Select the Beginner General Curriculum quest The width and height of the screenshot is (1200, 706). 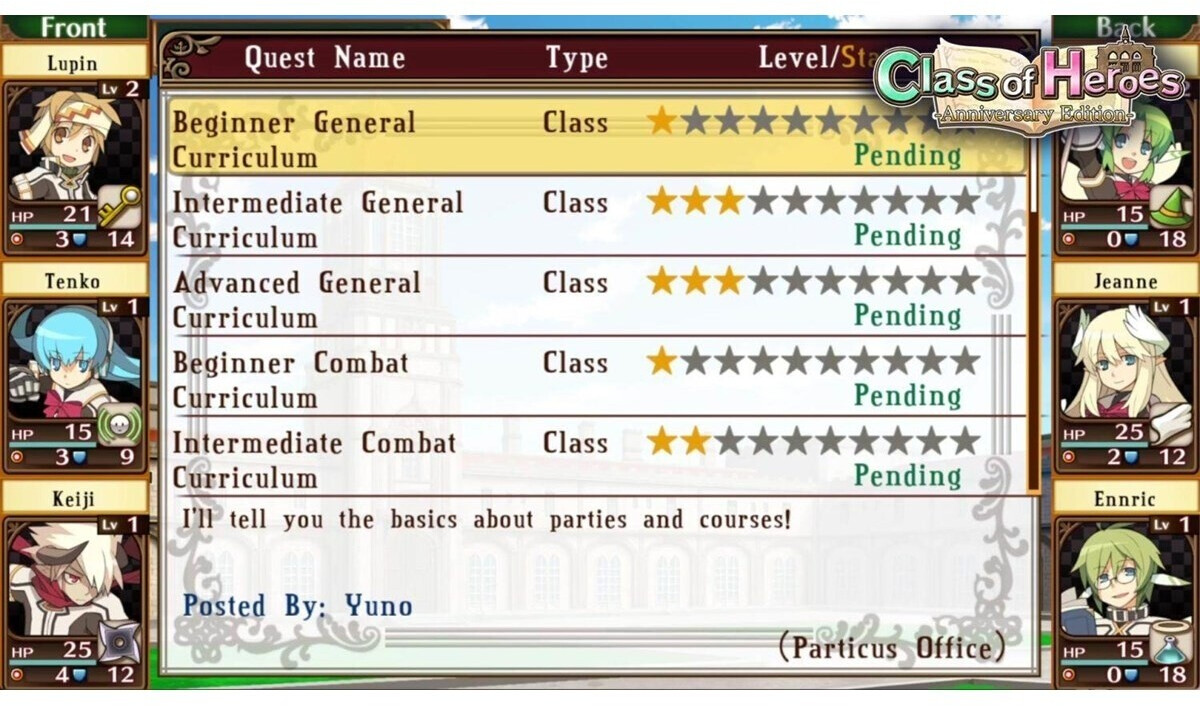tap(595, 138)
